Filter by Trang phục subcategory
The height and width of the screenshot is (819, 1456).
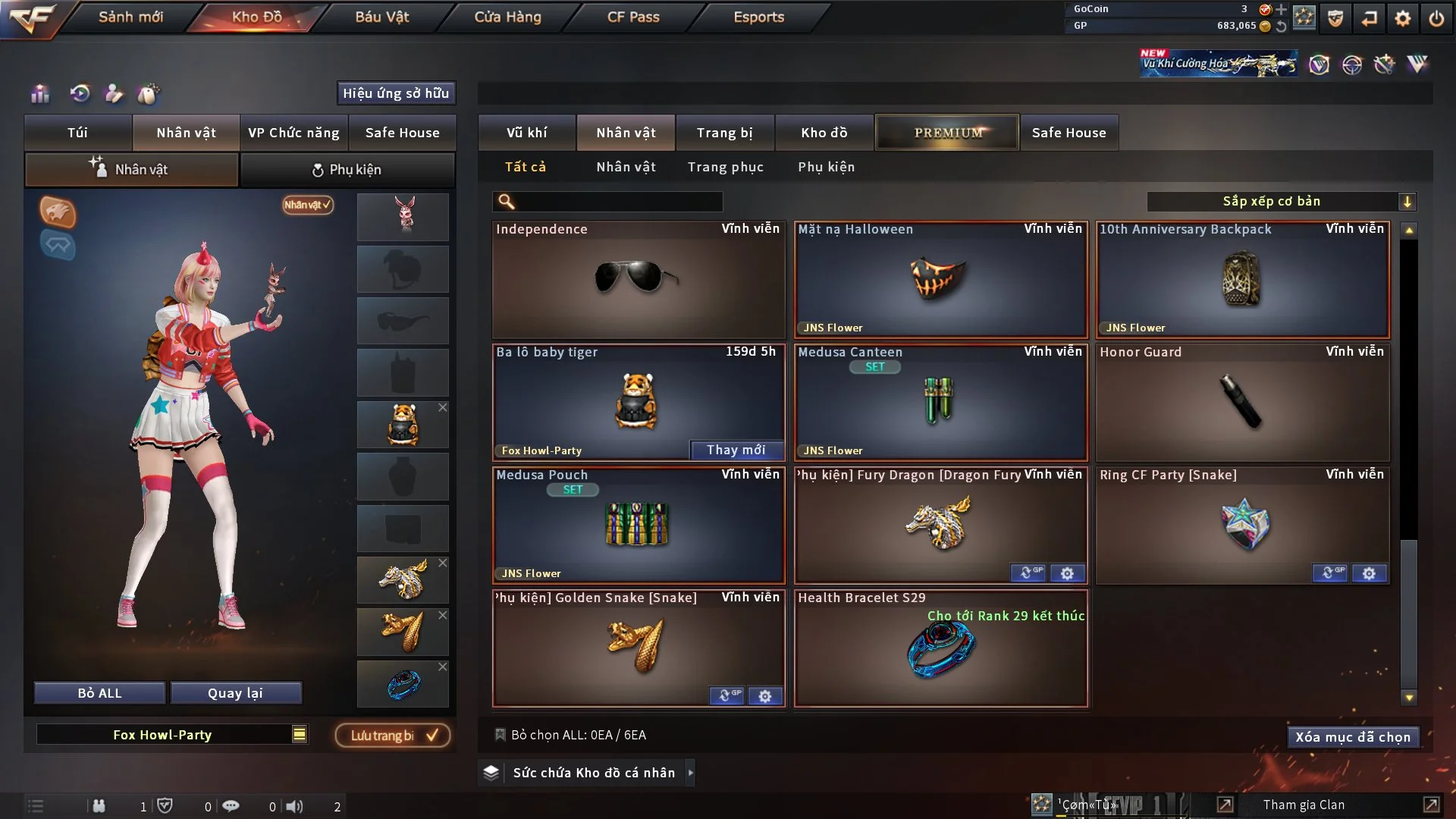click(x=725, y=167)
